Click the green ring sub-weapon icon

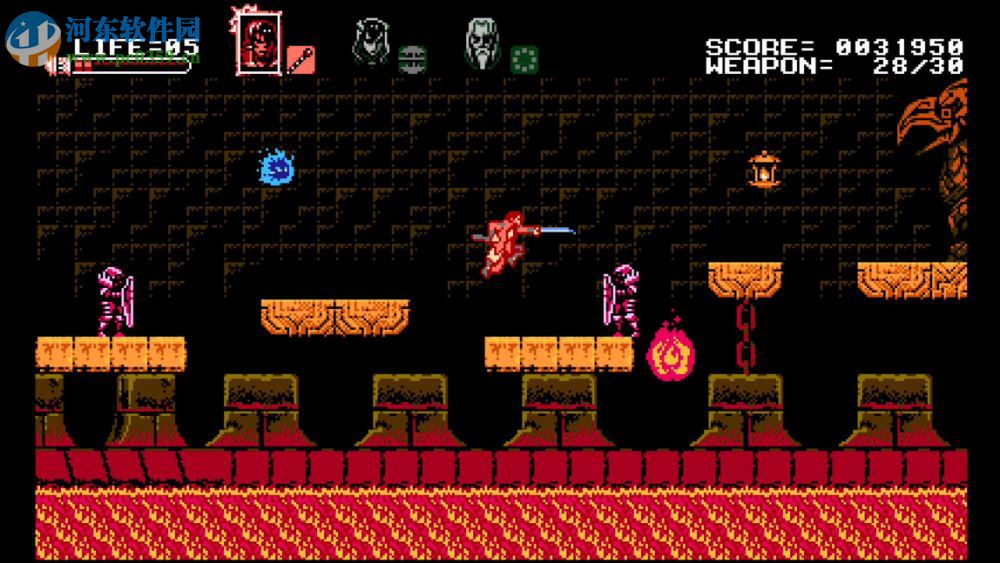coord(524,58)
